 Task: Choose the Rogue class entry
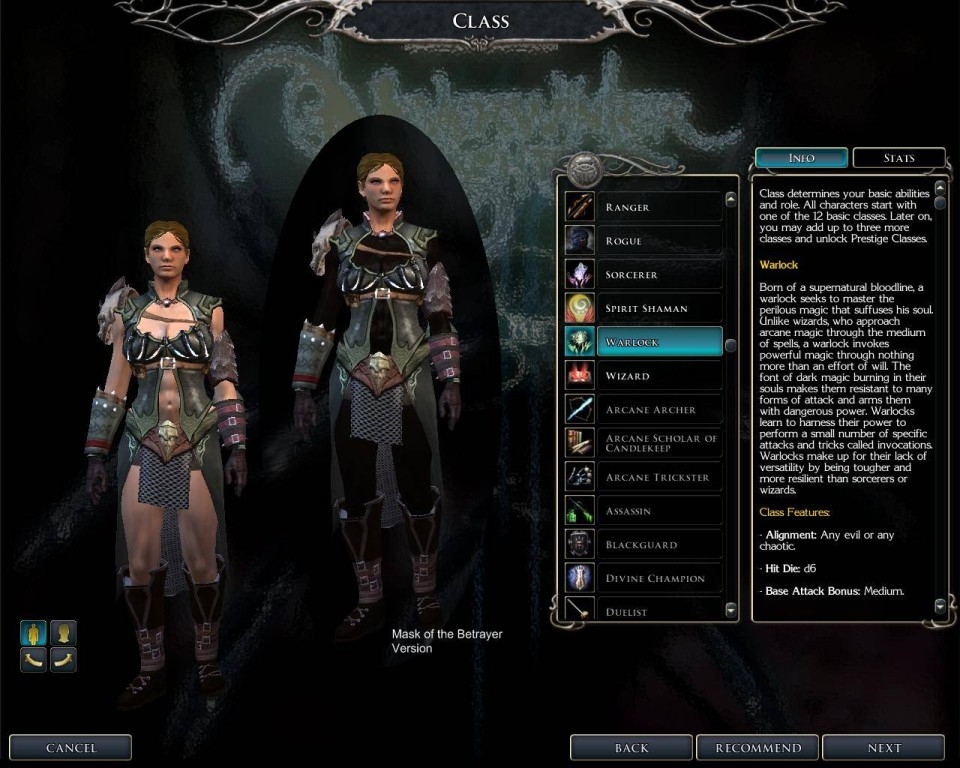pos(643,241)
